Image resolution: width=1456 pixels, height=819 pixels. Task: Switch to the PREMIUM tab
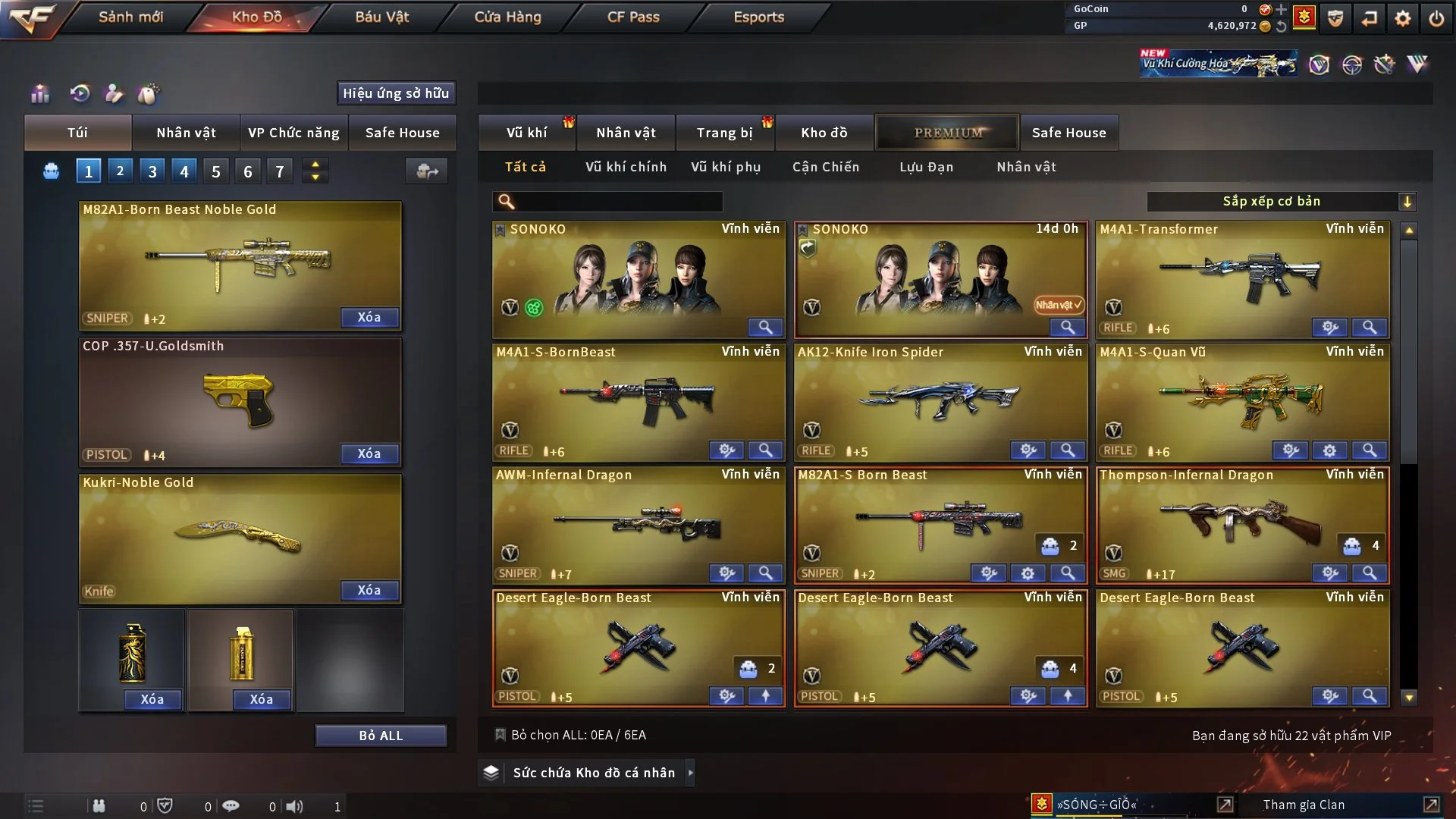coord(947,132)
